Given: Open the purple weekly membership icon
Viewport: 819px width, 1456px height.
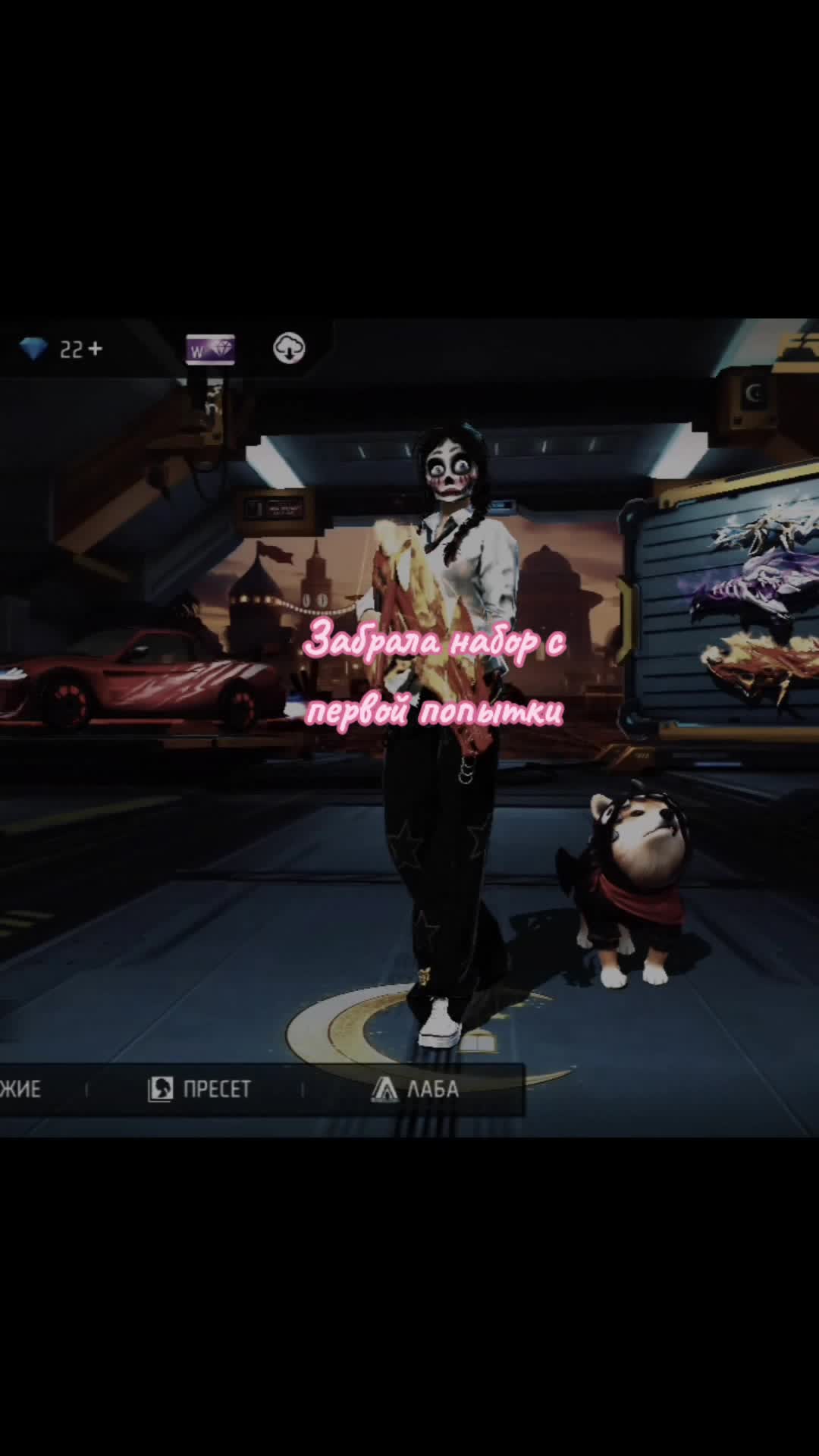Looking at the screenshot, I should tap(210, 350).
